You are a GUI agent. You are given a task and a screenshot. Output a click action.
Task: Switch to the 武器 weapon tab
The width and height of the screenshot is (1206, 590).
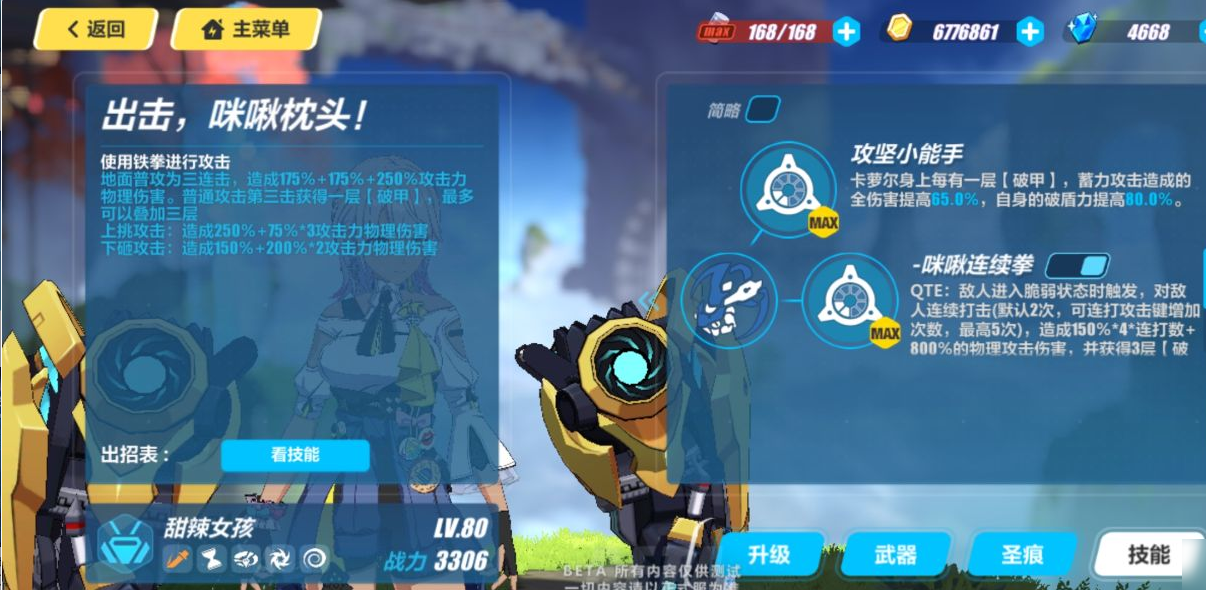[x=894, y=555]
